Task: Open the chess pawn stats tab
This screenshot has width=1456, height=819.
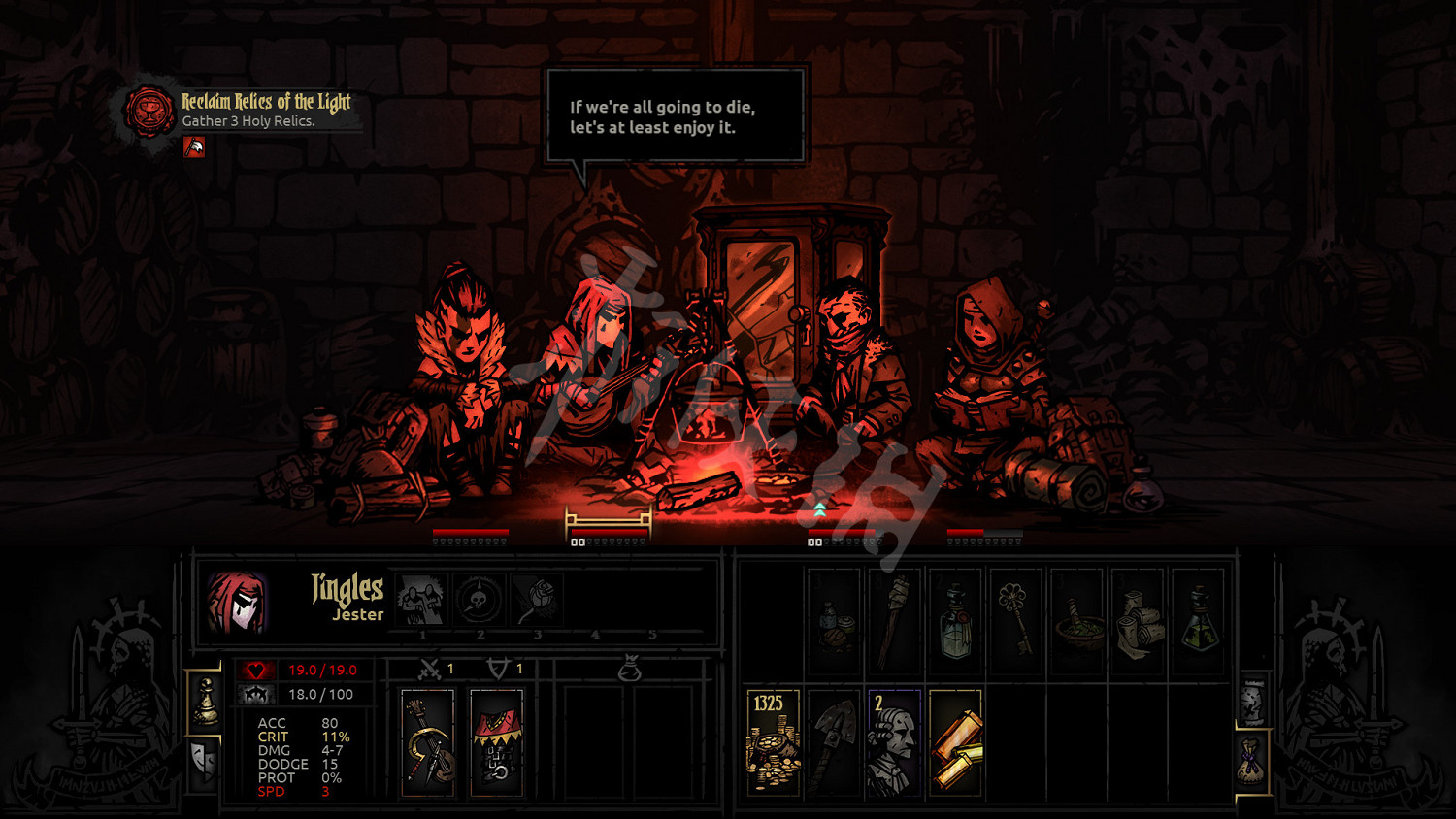Action: [x=205, y=701]
